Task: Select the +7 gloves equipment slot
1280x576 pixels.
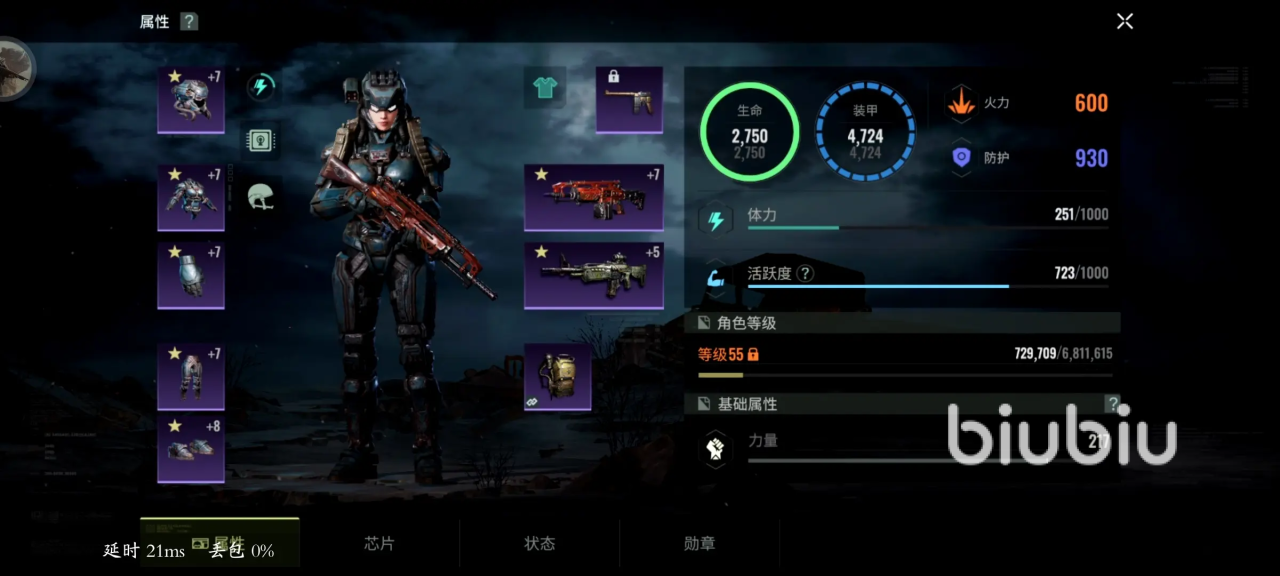Action: click(191, 275)
